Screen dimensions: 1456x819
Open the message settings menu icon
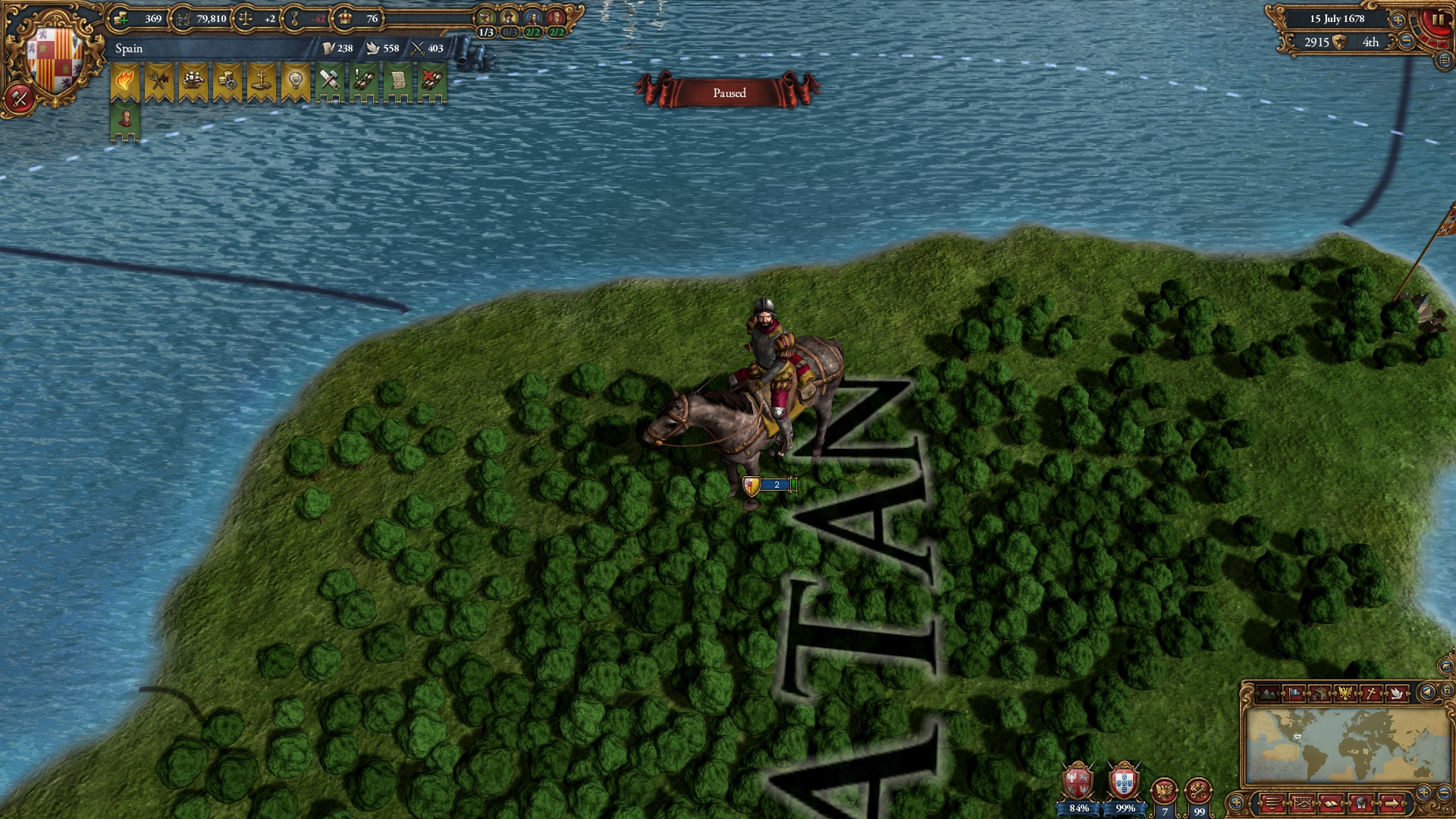[x=1272, y=802]
